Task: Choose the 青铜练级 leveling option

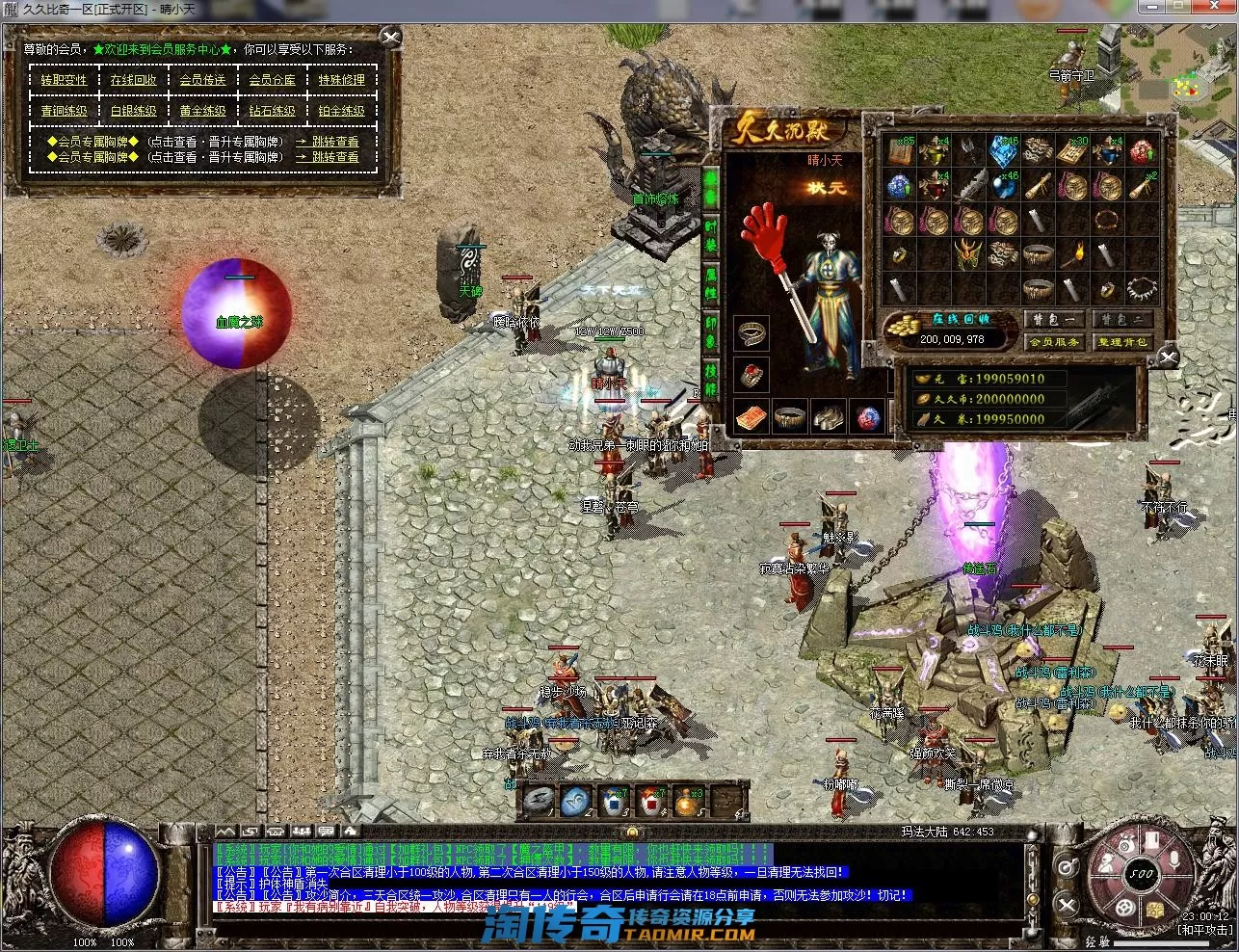Action: tap(64, 112)
